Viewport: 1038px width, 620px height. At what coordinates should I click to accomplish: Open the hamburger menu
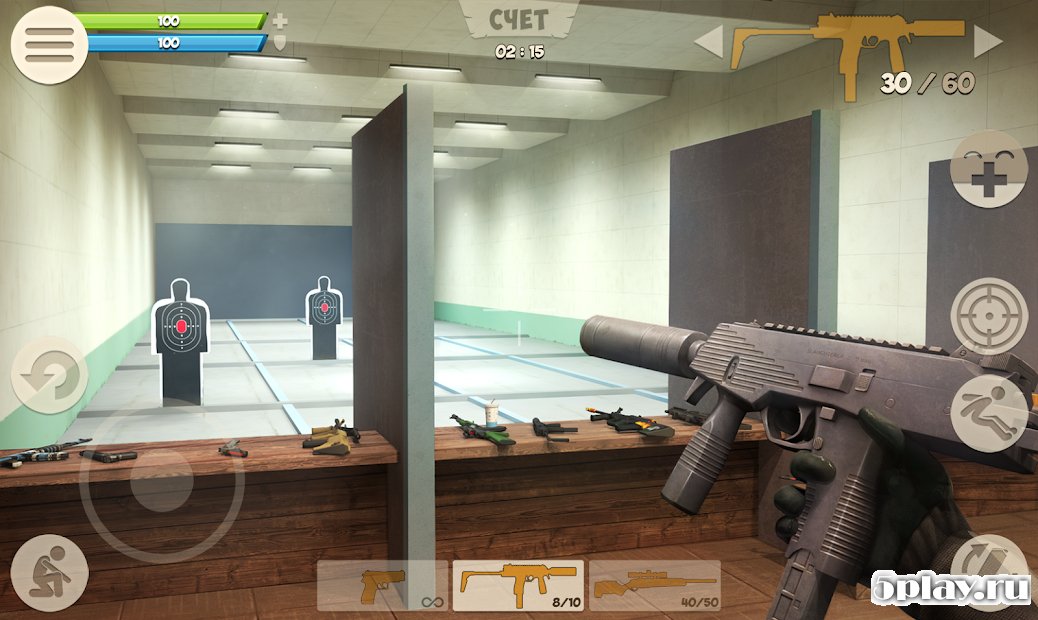pyautogui.click(x=49, y=44)
